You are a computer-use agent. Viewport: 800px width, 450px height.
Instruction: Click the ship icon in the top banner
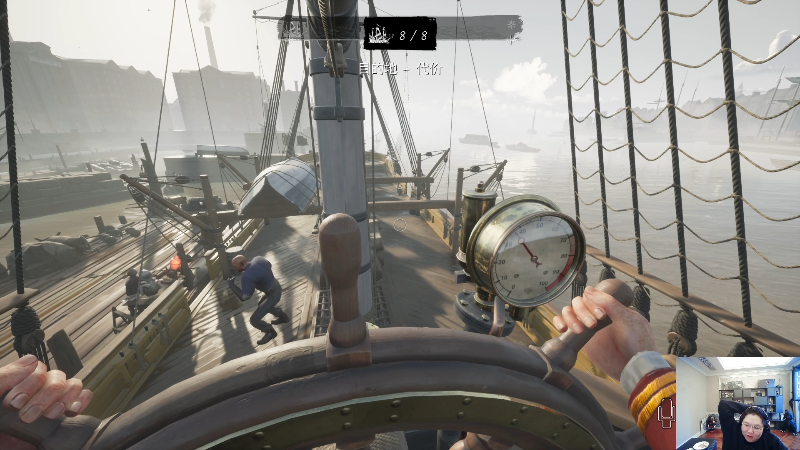[380, 36]
